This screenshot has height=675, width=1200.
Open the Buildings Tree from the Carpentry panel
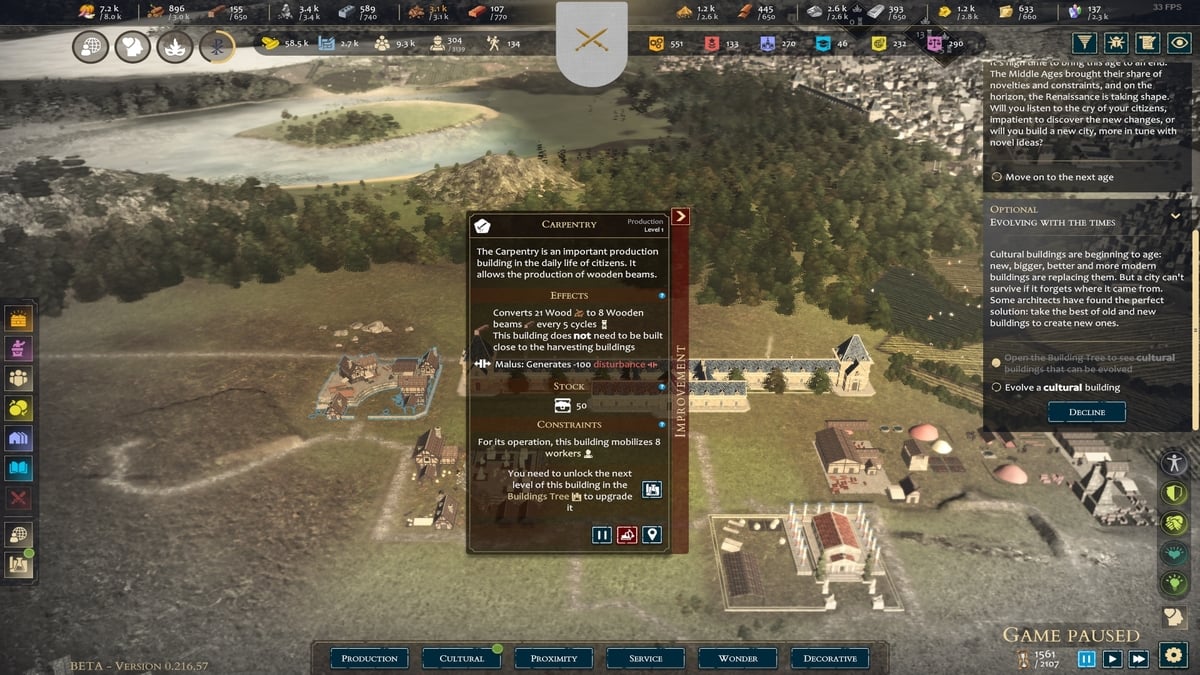(x=652, y=489)
